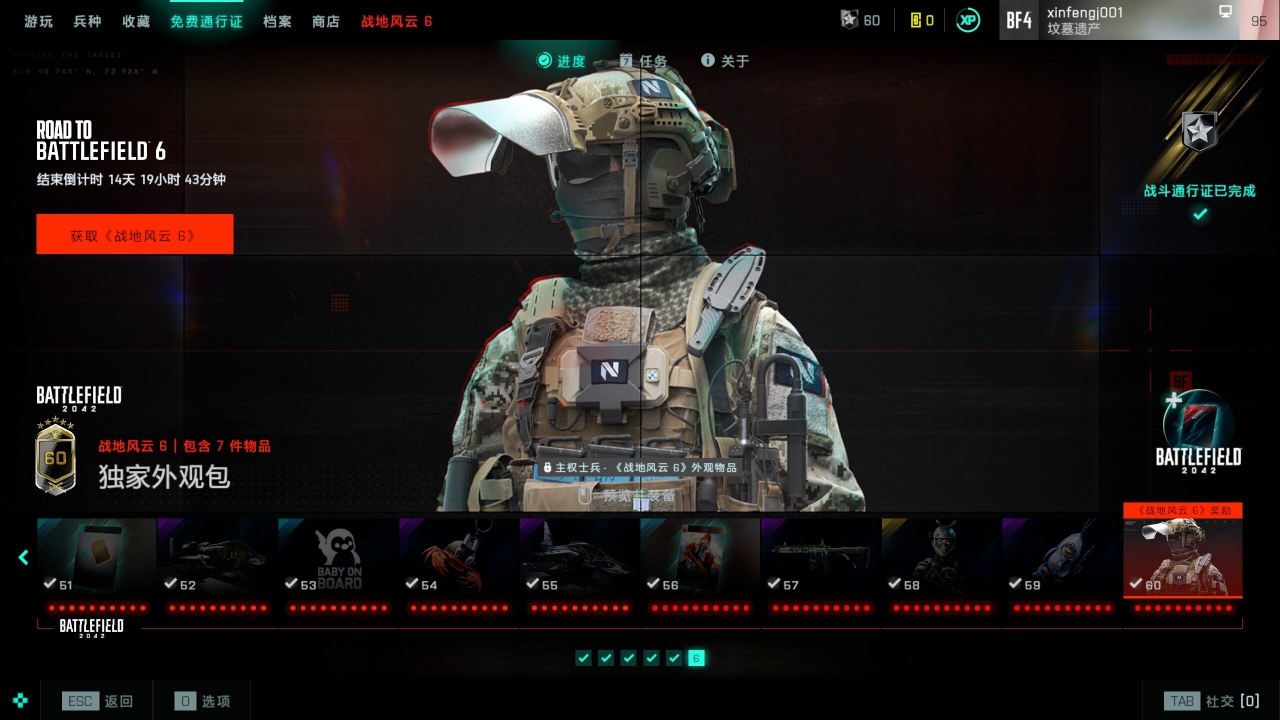Pick the tier 58 soldier reward tile
Image resolution: width=1280 pixels, height=720 pixels.
(x=941, y=557)
